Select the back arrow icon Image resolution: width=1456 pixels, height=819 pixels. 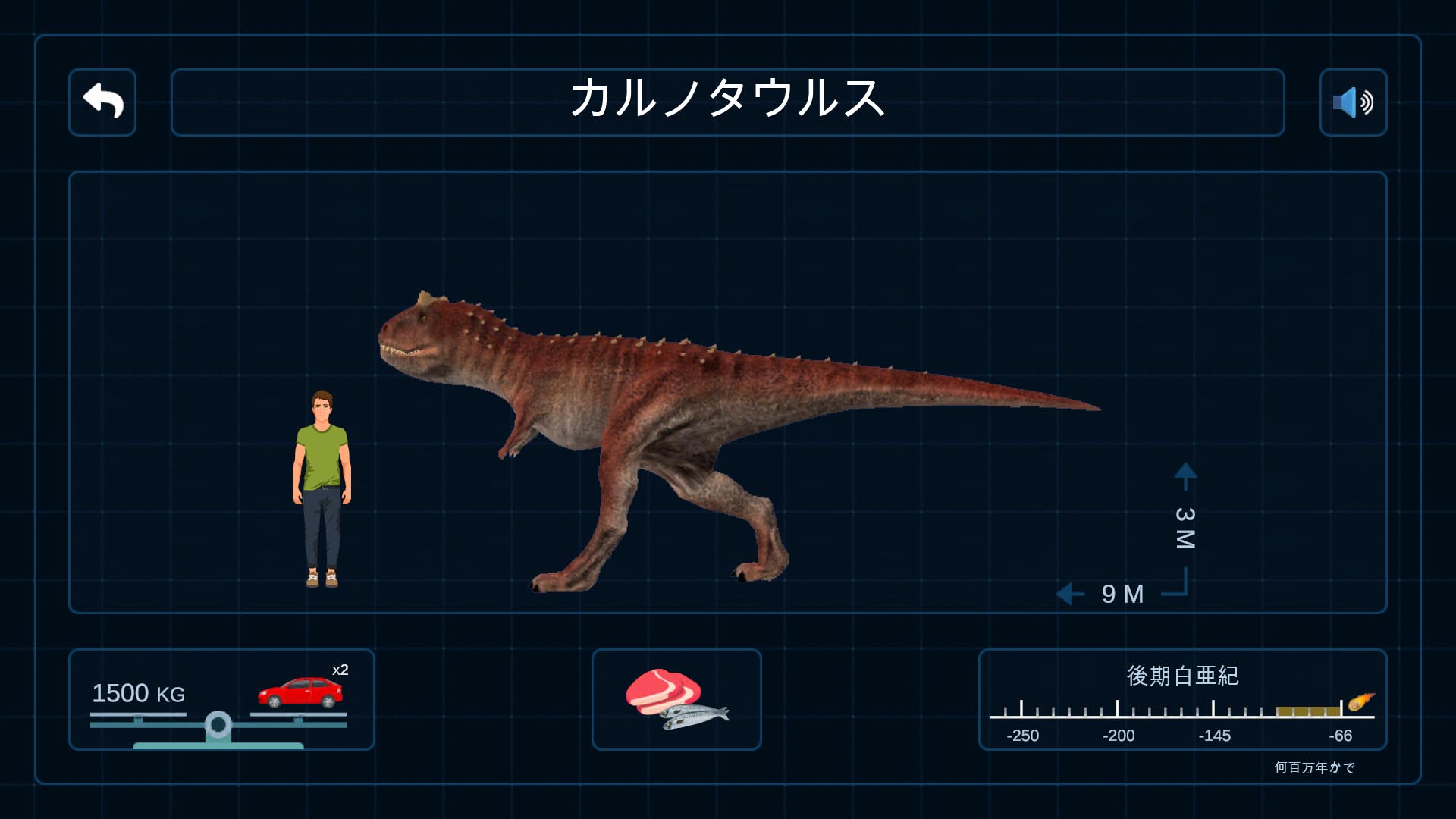coord(102,102)
